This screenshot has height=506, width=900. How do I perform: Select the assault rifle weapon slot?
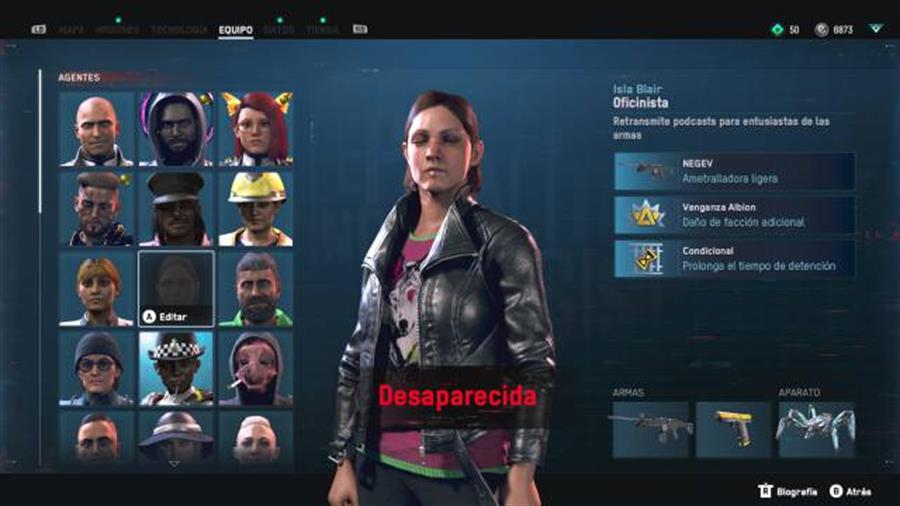click(650, 429)
